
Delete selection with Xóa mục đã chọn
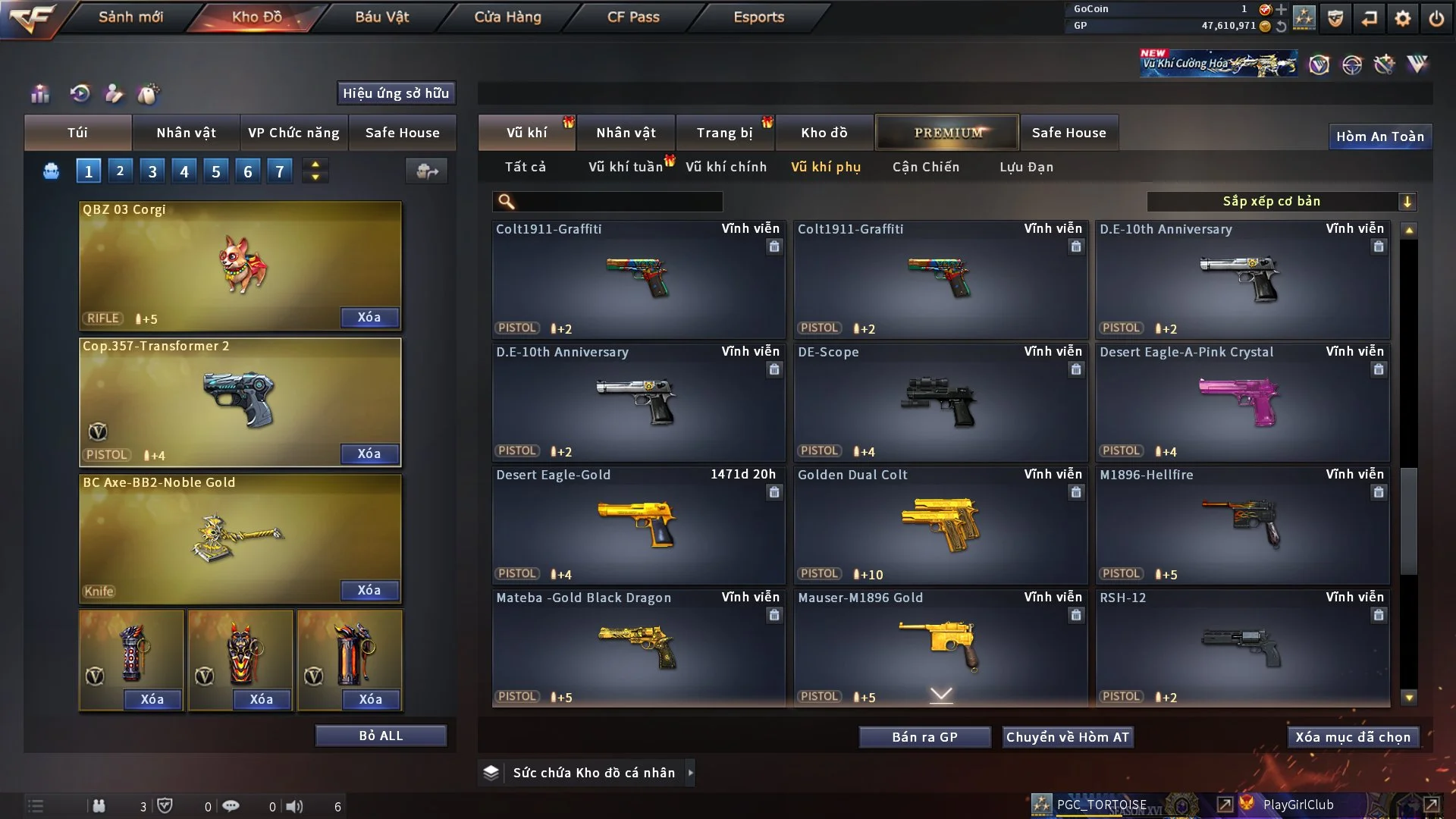click(x=1352, y=737)
